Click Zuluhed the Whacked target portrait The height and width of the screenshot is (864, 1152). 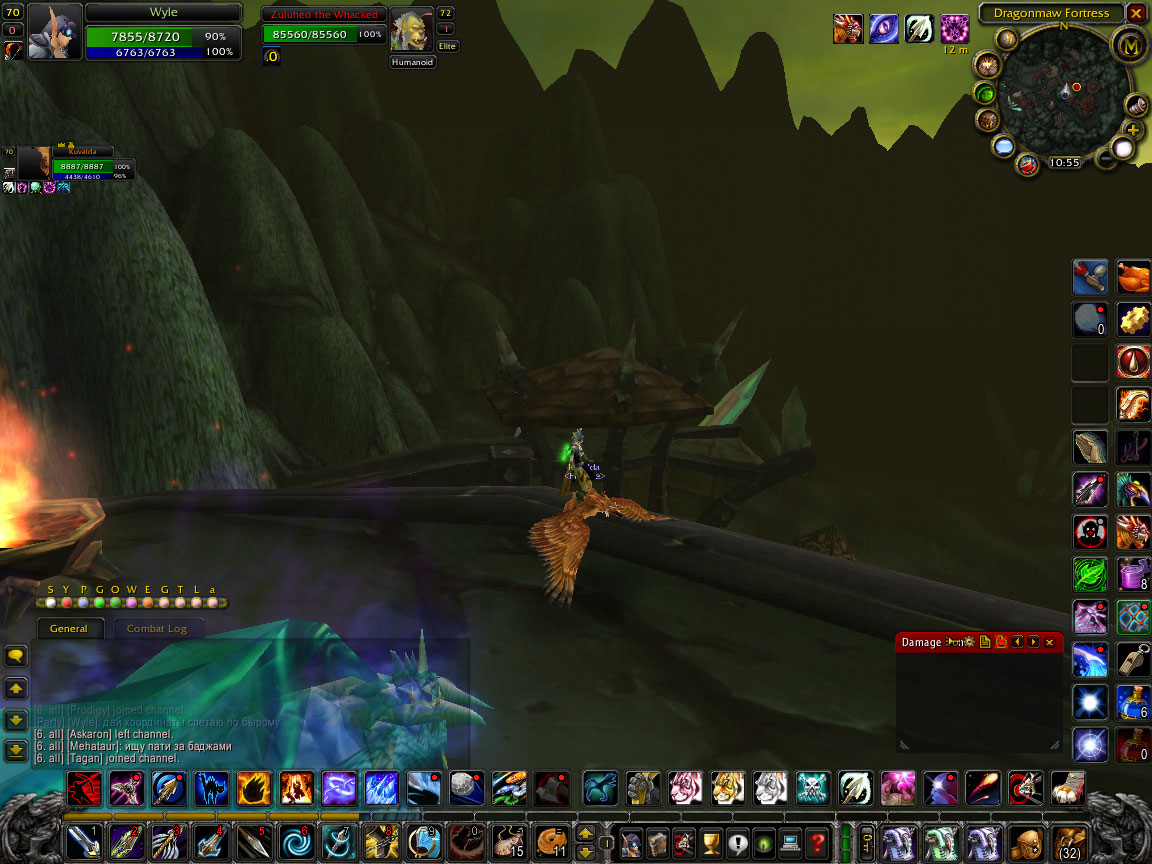point(410,32)
